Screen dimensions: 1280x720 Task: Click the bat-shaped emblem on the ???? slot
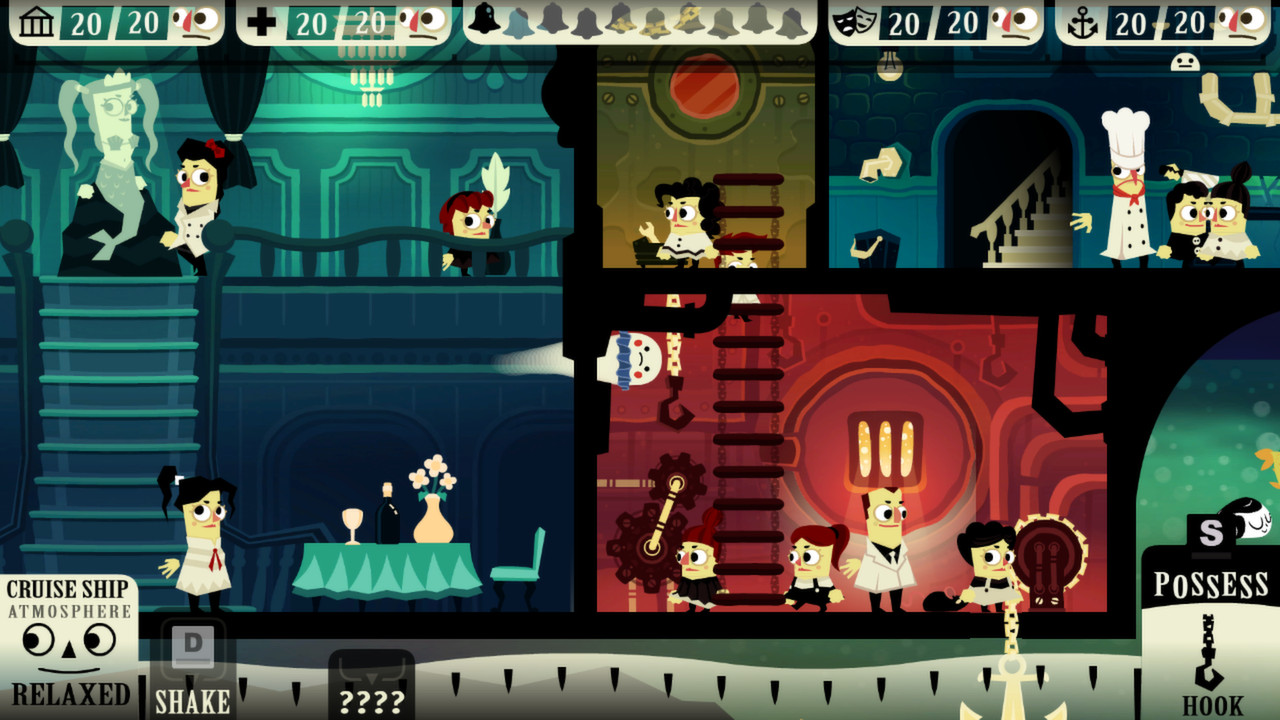point(372,675)
